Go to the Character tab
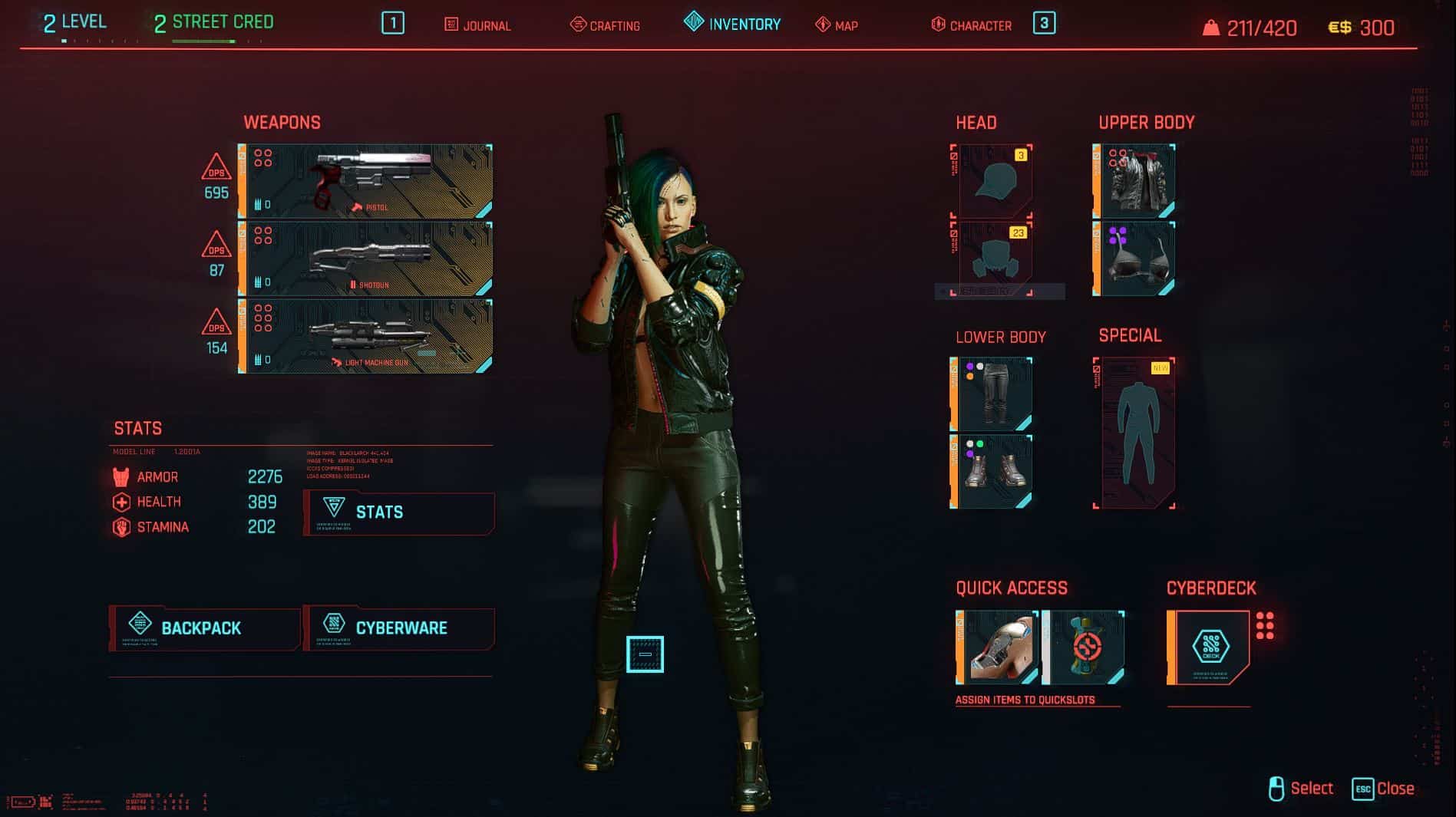The width and height of the screenshot is (1456, 817). 972,25
